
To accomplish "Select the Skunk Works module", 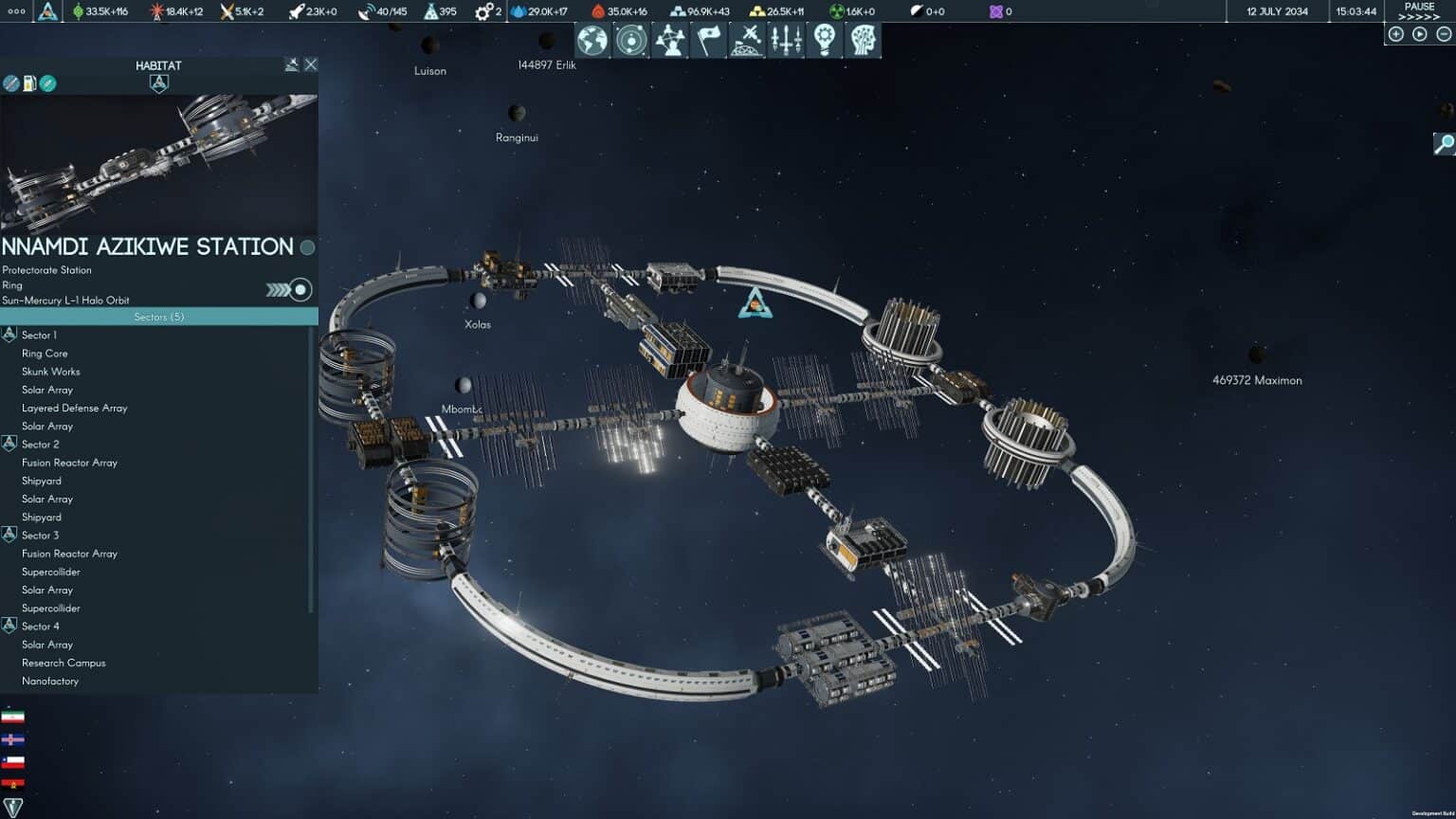I will point(51,372).
